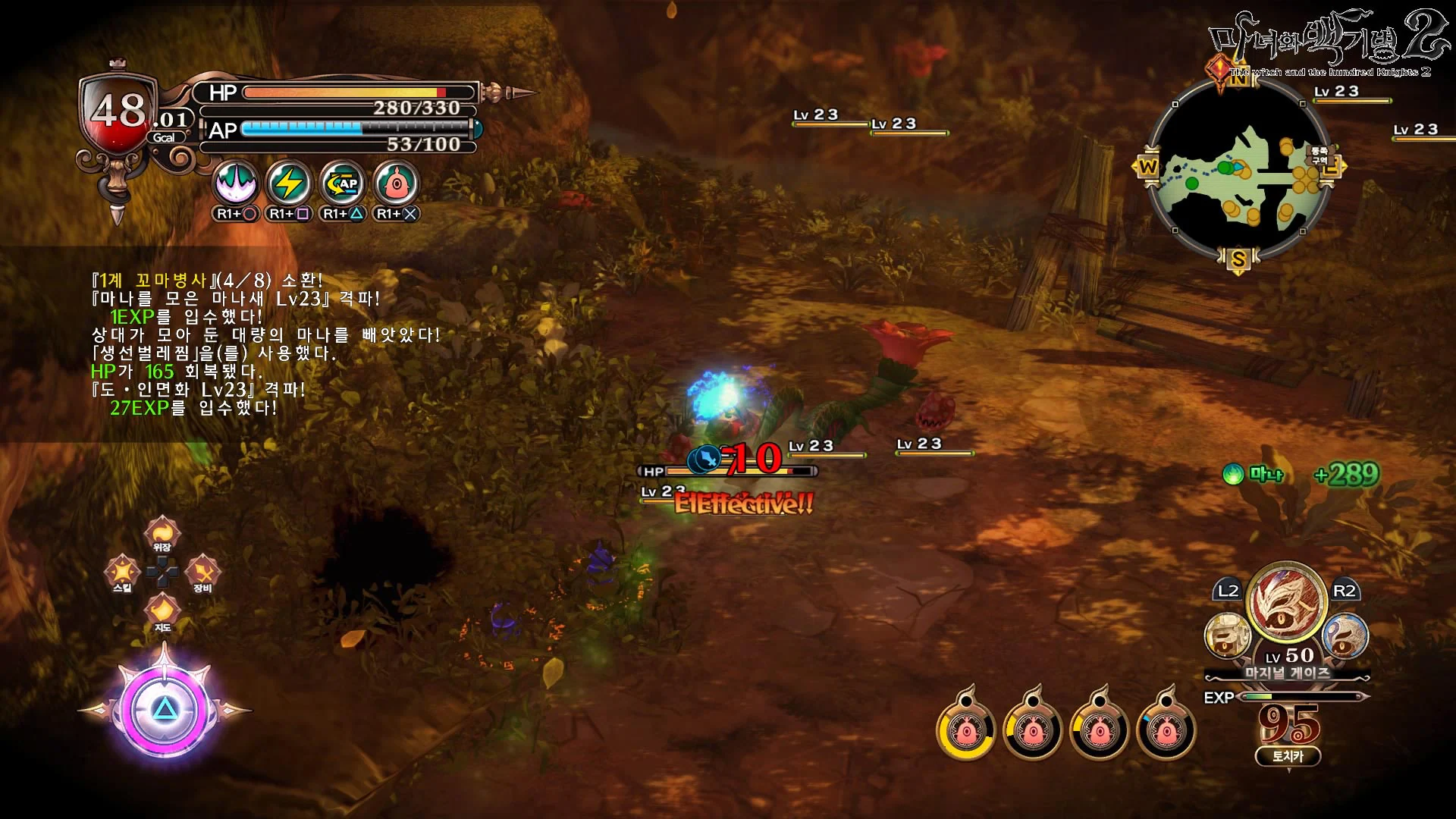Click the AP recovery icon for R1+△
1456x819 pixels.
[341, 184]
